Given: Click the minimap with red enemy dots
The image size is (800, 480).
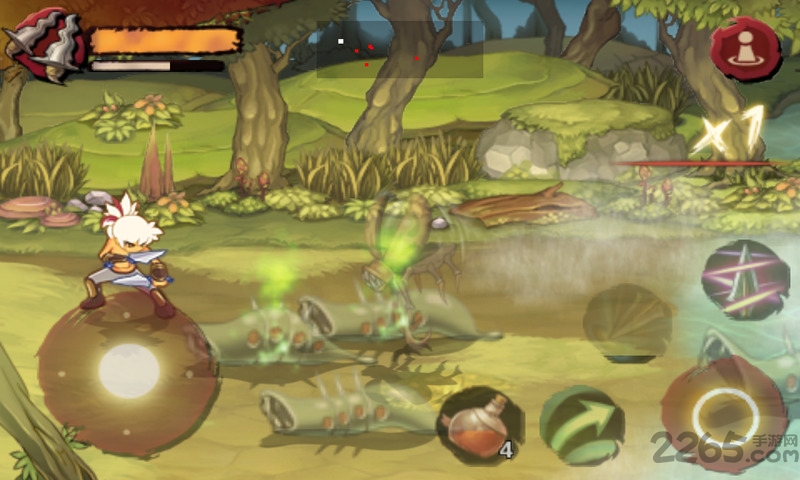Looking at the screenshot, I should [x=399, y=50].
